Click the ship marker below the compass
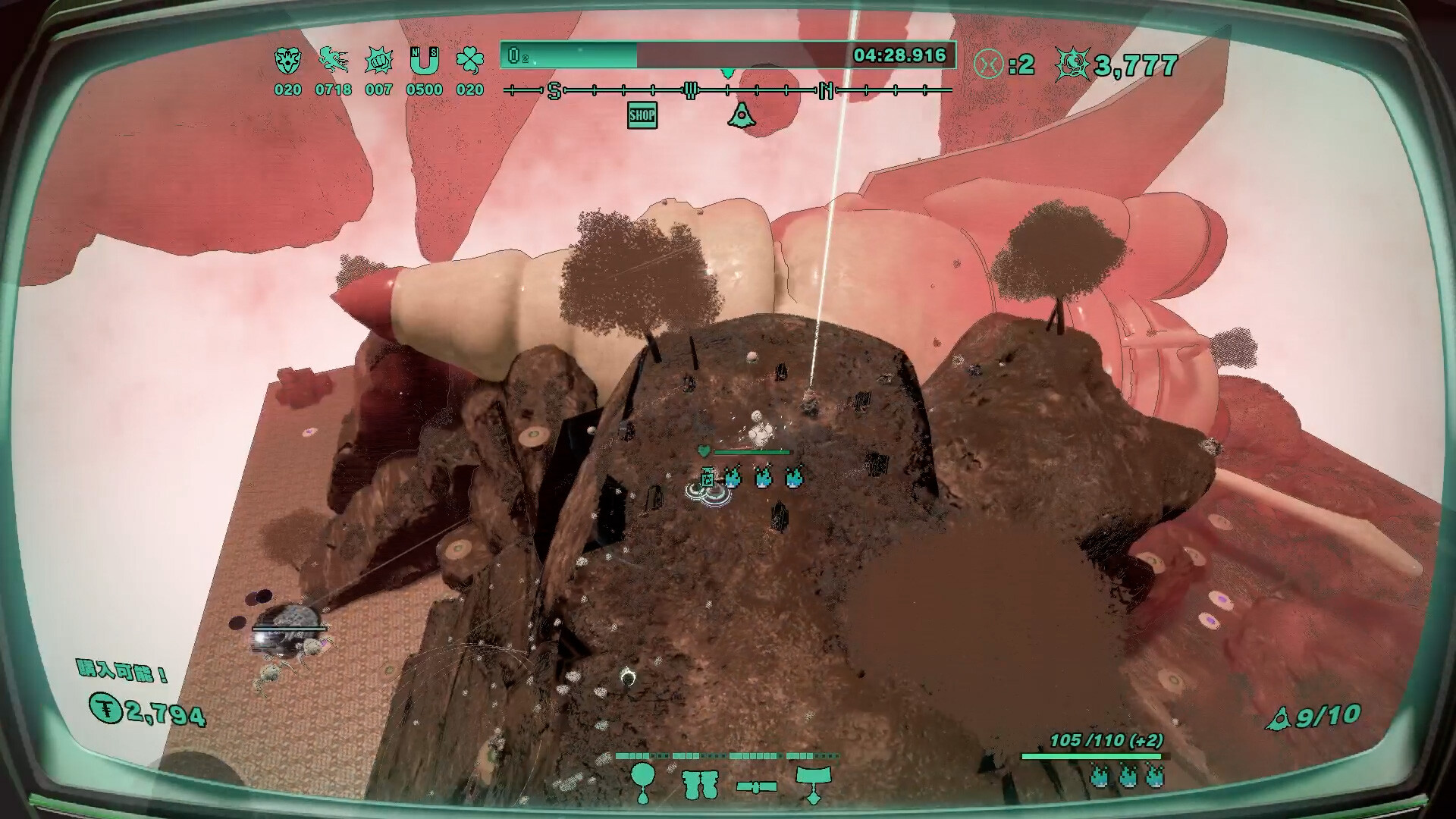This screenshot has height=819, width=1456. [x=741, y=115]
